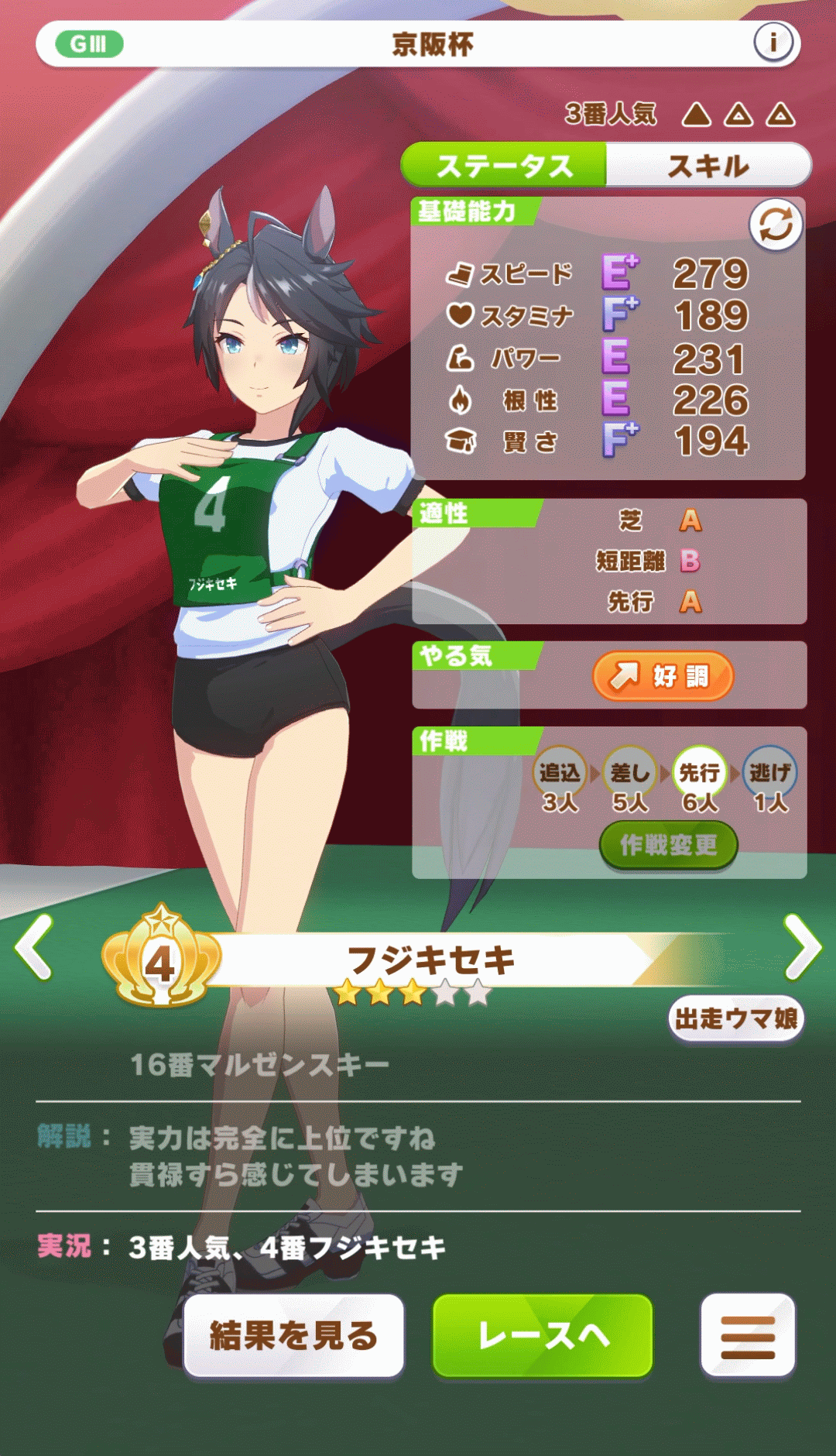Open the hamburger menu button
The image size is (836, 1456).
pyautogui.click(x=747, y=1336)
